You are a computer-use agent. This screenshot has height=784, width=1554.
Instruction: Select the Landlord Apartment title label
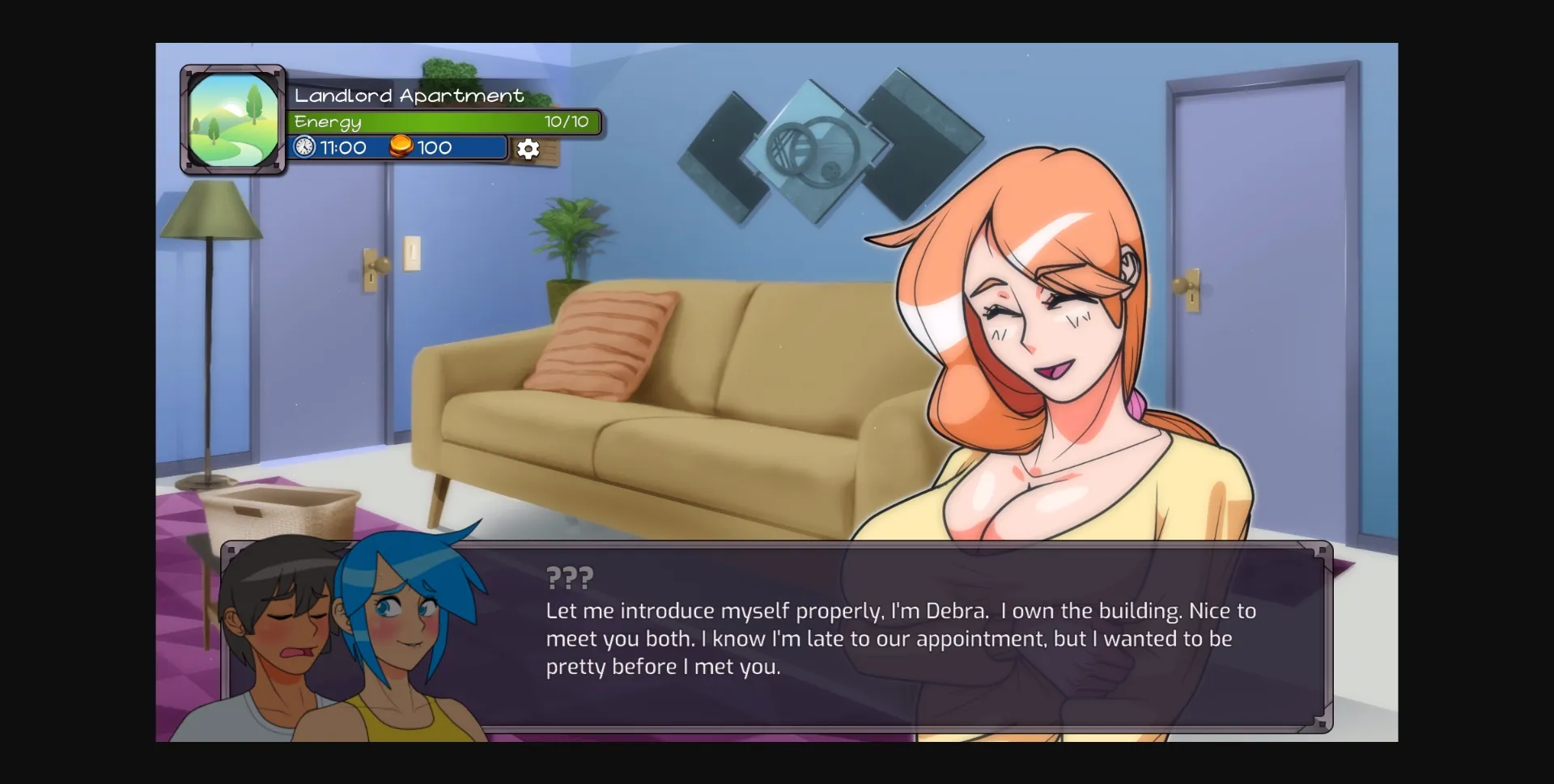409,95
